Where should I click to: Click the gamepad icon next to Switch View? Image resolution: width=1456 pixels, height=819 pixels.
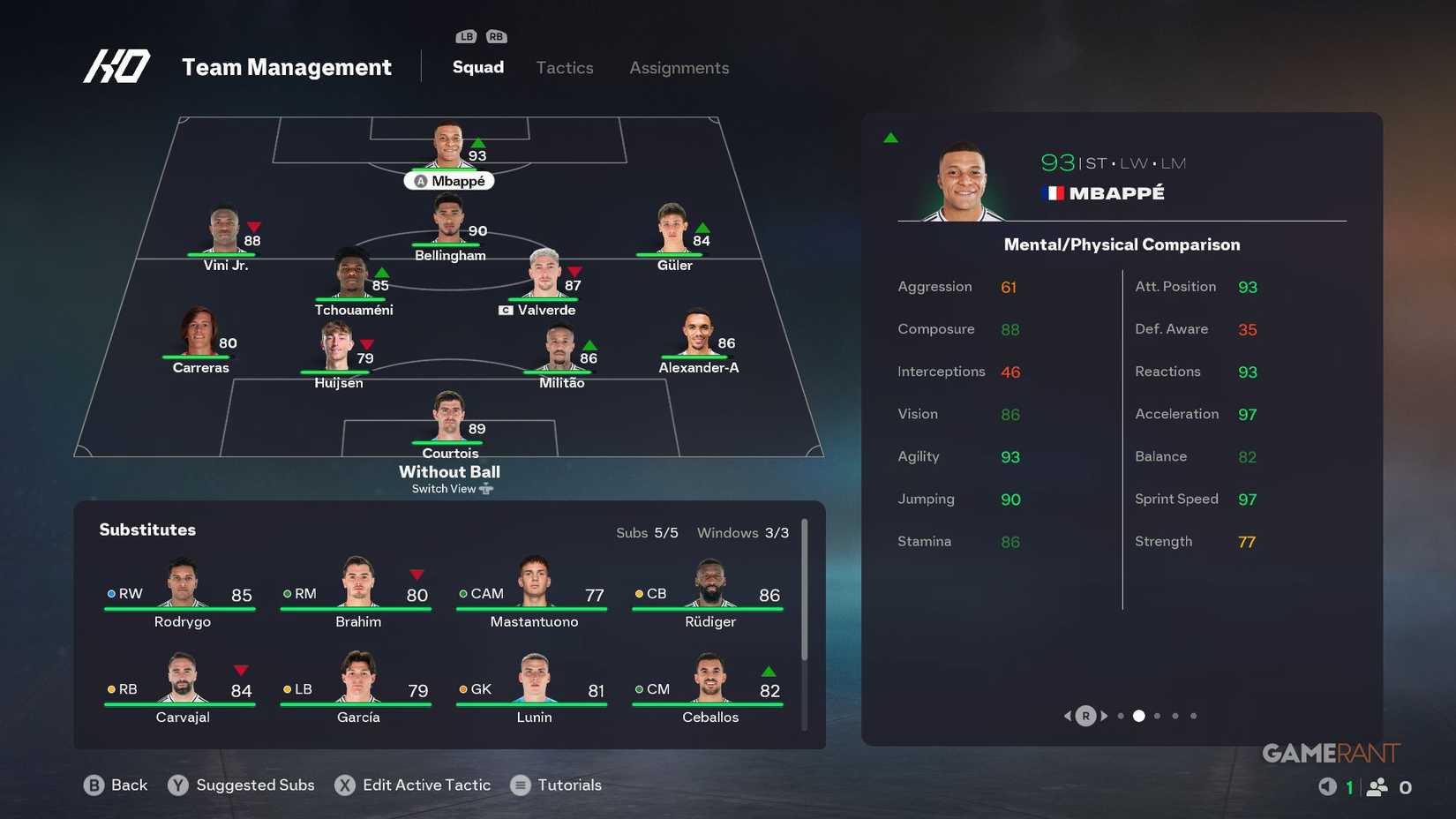point(485,487)
